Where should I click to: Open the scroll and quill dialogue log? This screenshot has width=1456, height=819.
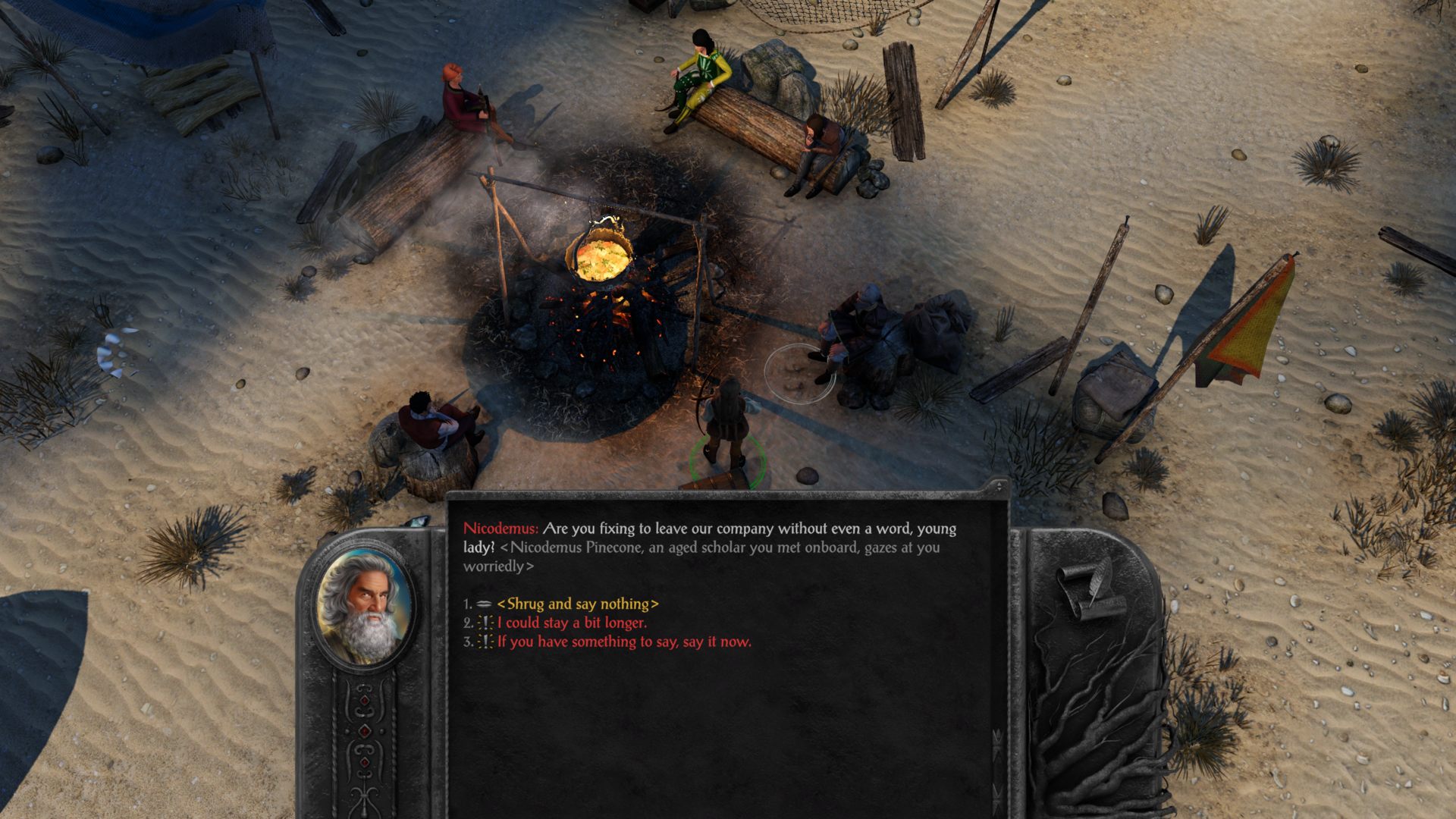[x=1090, y=591]
